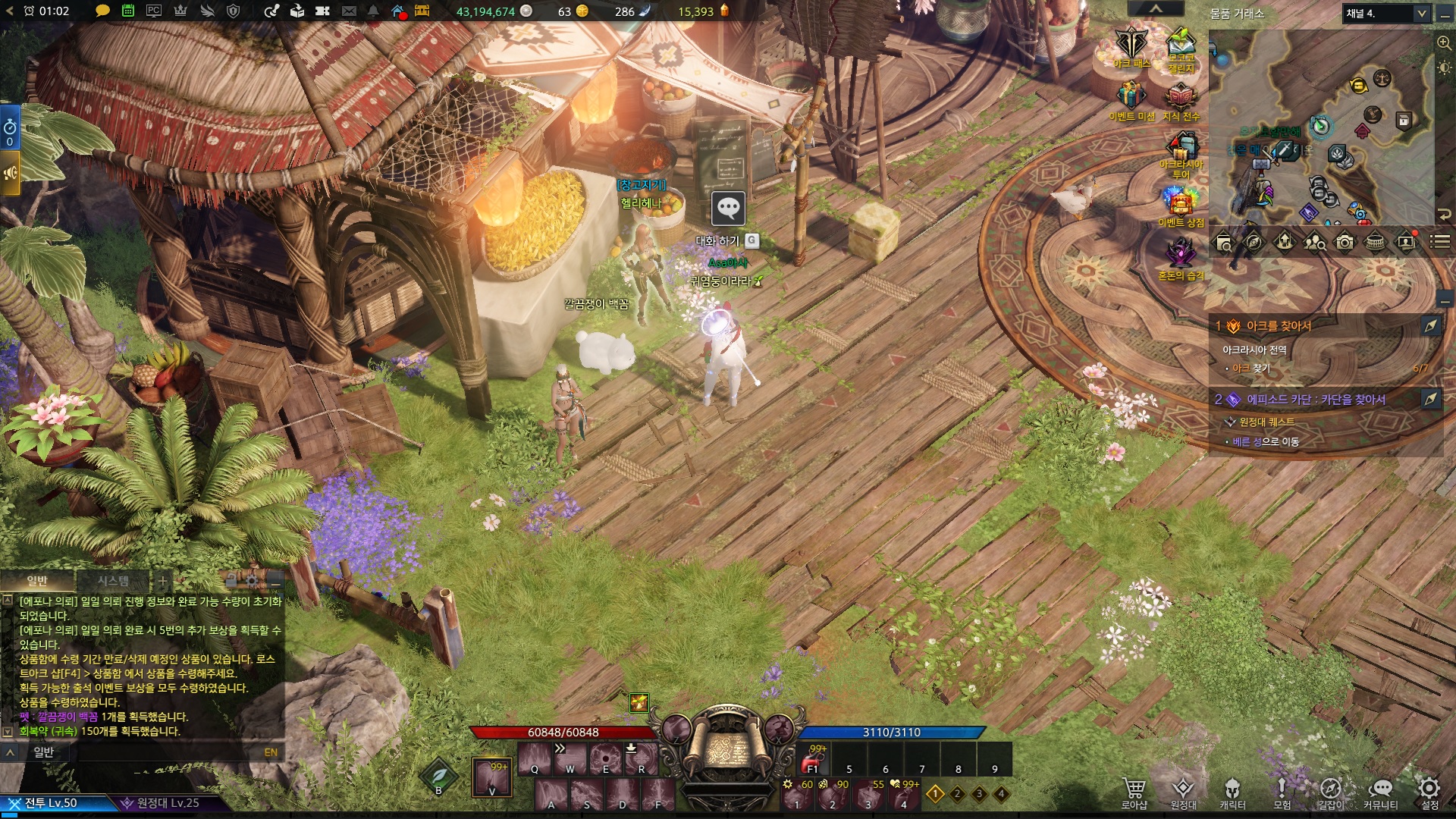
Task: Open the green calendar icon in top bar
Action: coord(128,11)
